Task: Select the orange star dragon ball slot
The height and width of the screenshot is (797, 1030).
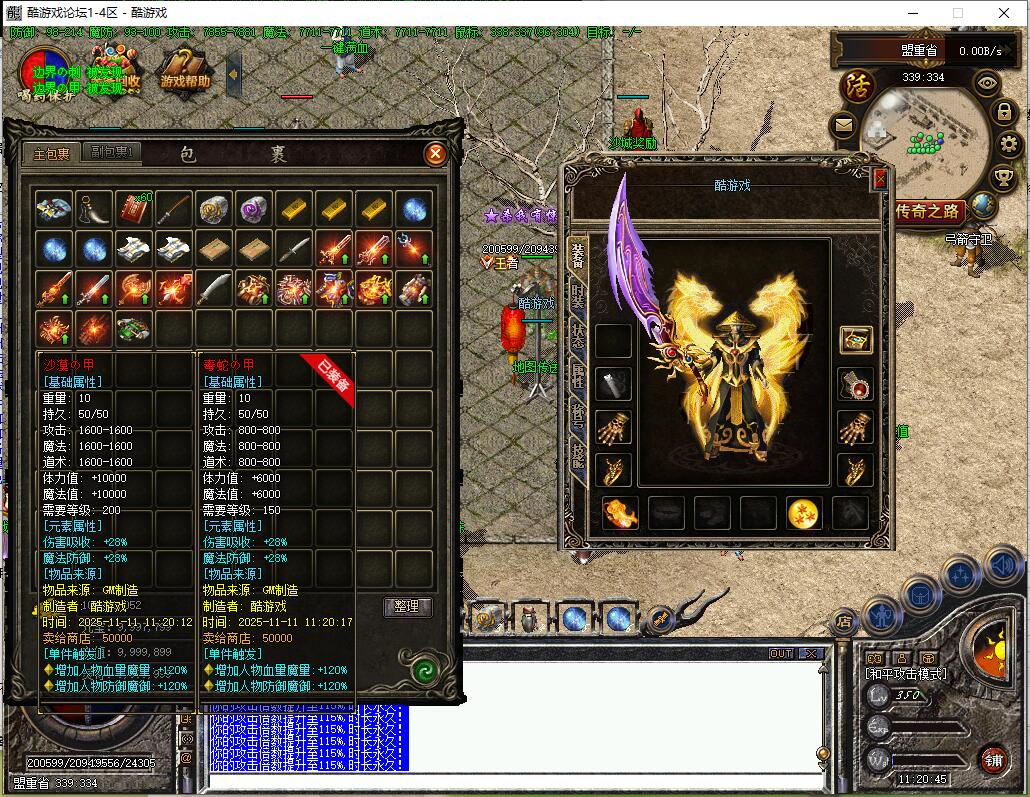Action: (804, 513)
